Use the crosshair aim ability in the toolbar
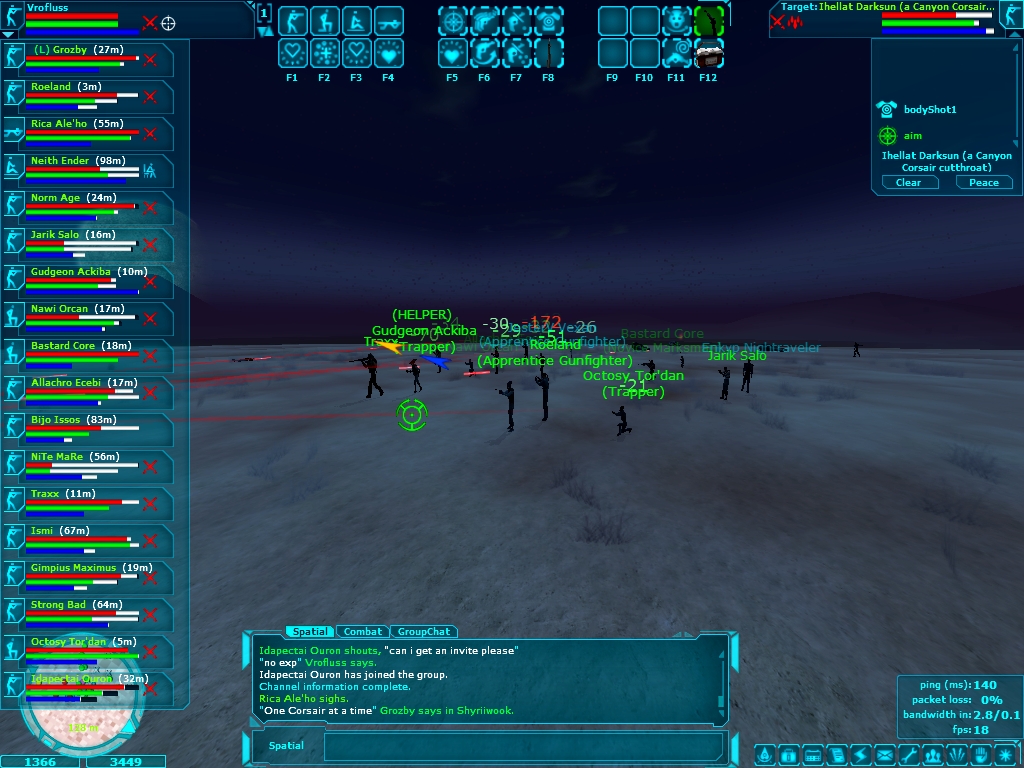Viewport: 1024px width, 768px height. [453, 21]
